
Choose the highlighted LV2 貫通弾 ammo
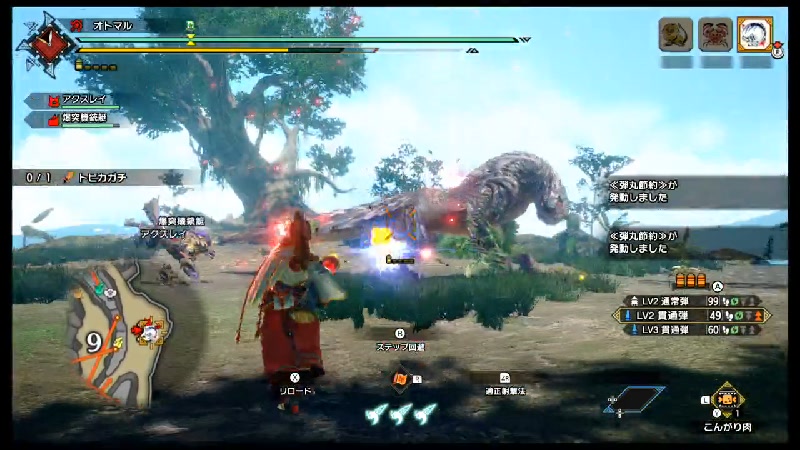[688, 315]
